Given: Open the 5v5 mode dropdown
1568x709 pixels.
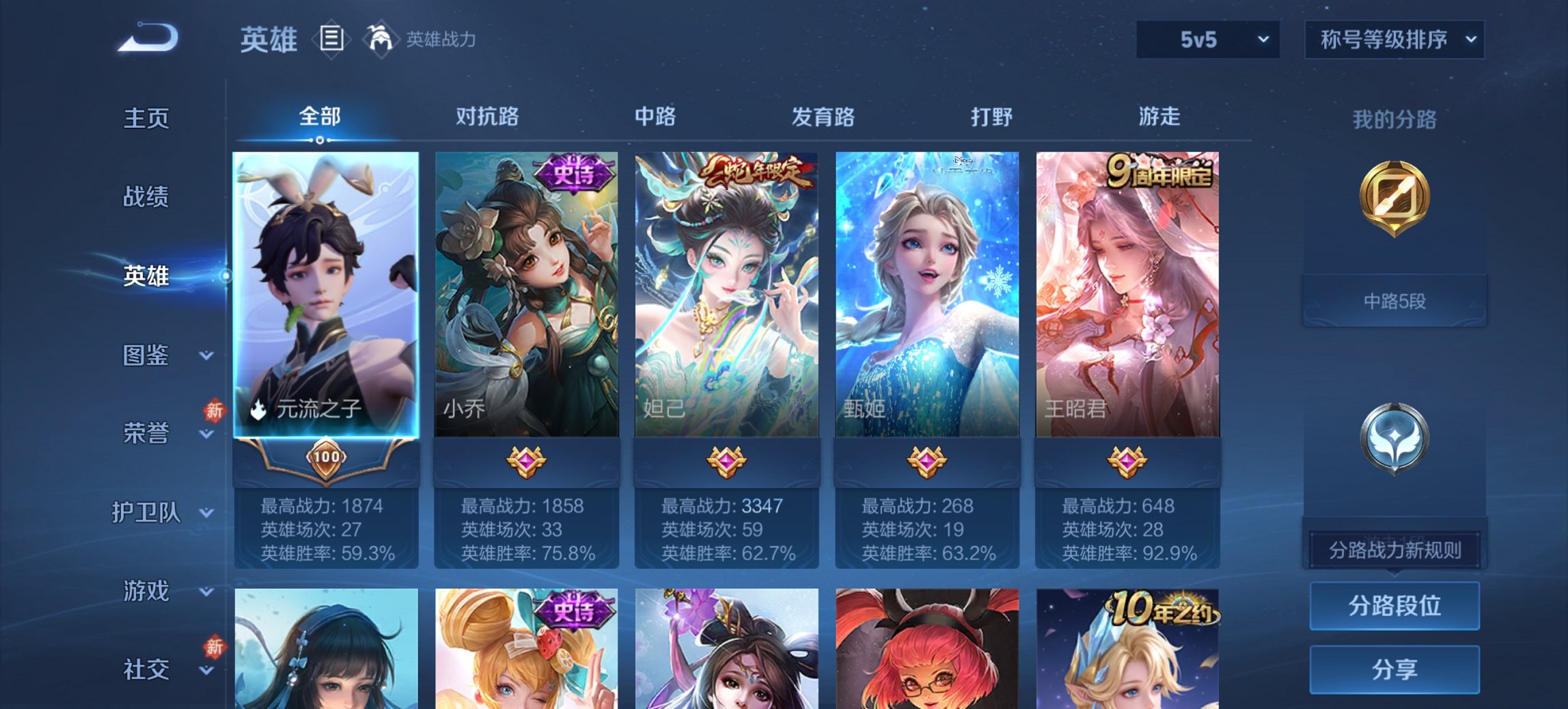Looking at the screenshot, I should point(1207,39).
